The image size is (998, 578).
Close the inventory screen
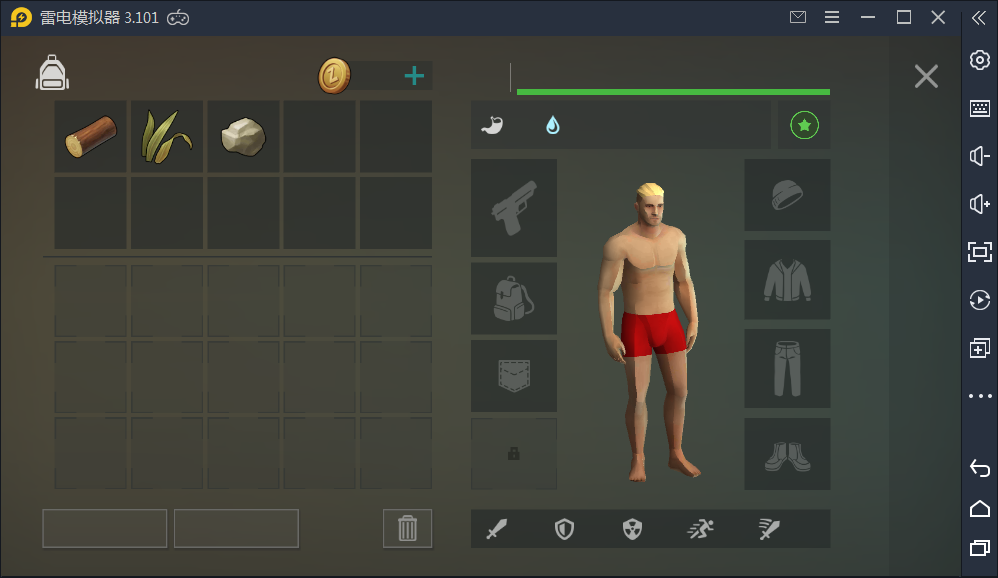(x=926, y=76)
